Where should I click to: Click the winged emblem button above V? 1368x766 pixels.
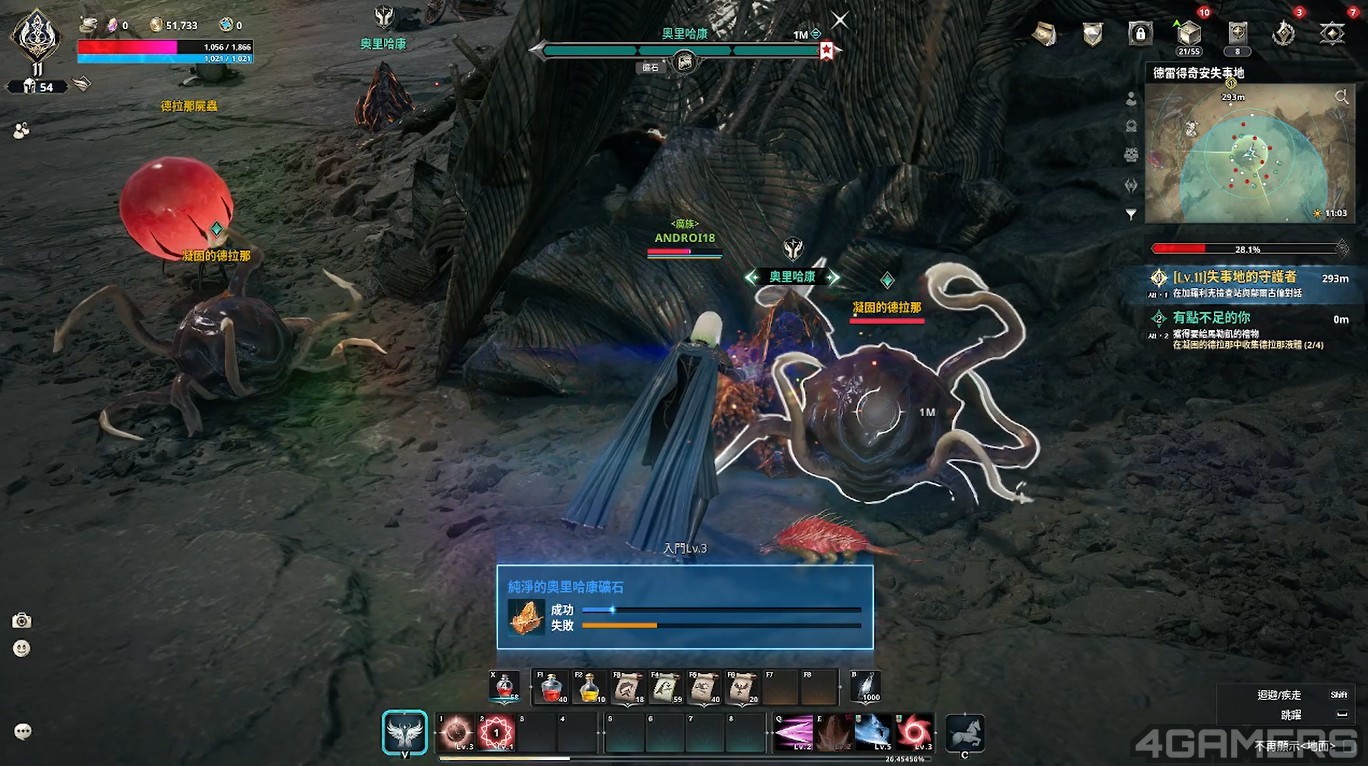(x=405, y=731)
